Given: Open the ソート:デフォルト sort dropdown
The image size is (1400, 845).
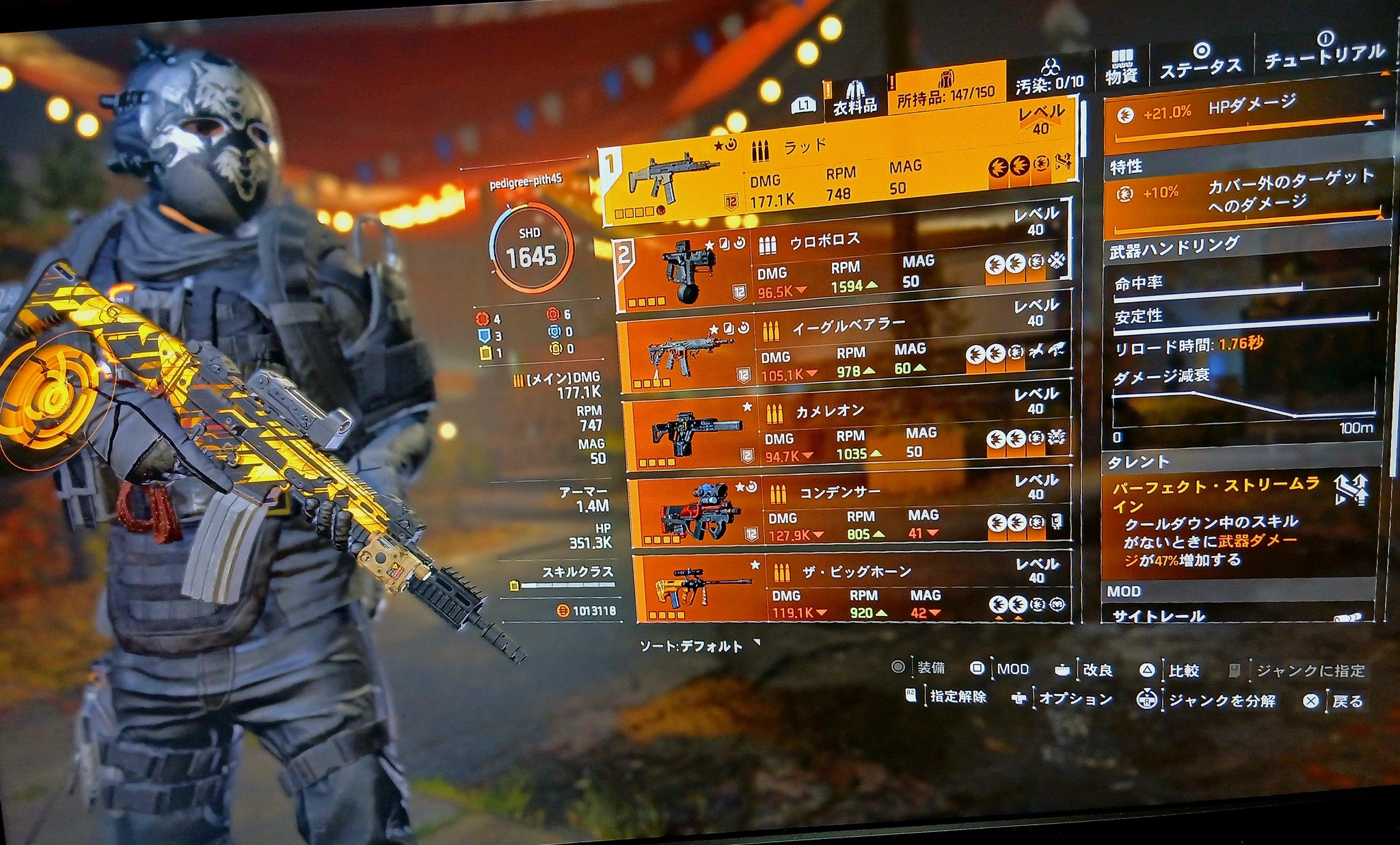Looking at the screenshot, I should tap(697, 645).
